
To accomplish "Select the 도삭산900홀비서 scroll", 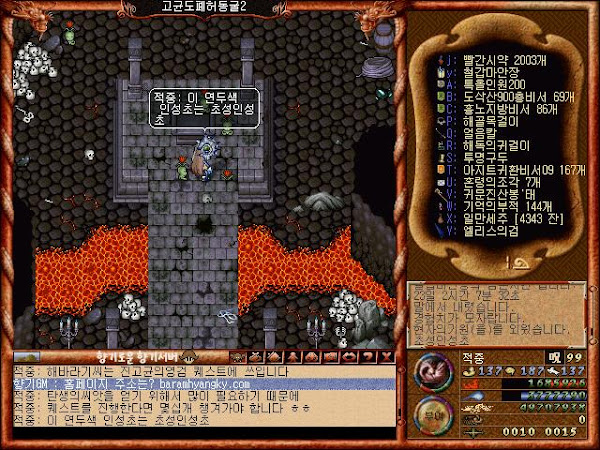I will tap(490, 94).
